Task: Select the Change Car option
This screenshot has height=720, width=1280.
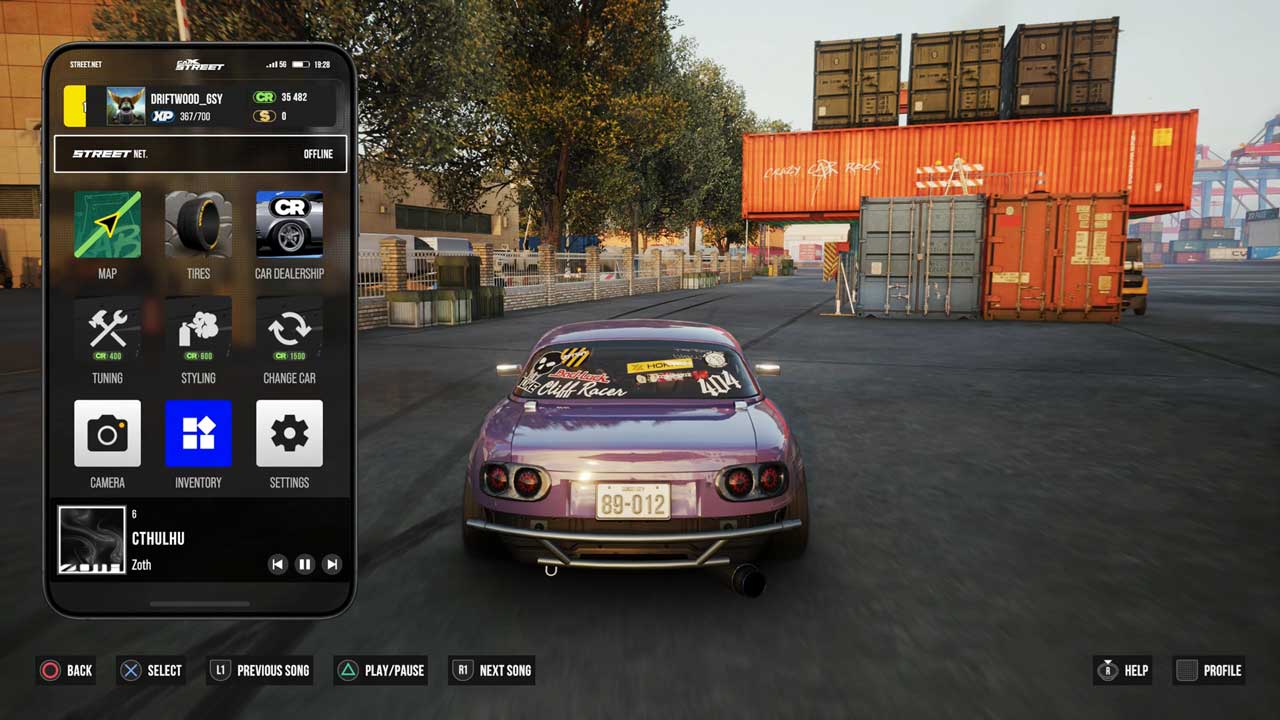Action: coord(289,330)
